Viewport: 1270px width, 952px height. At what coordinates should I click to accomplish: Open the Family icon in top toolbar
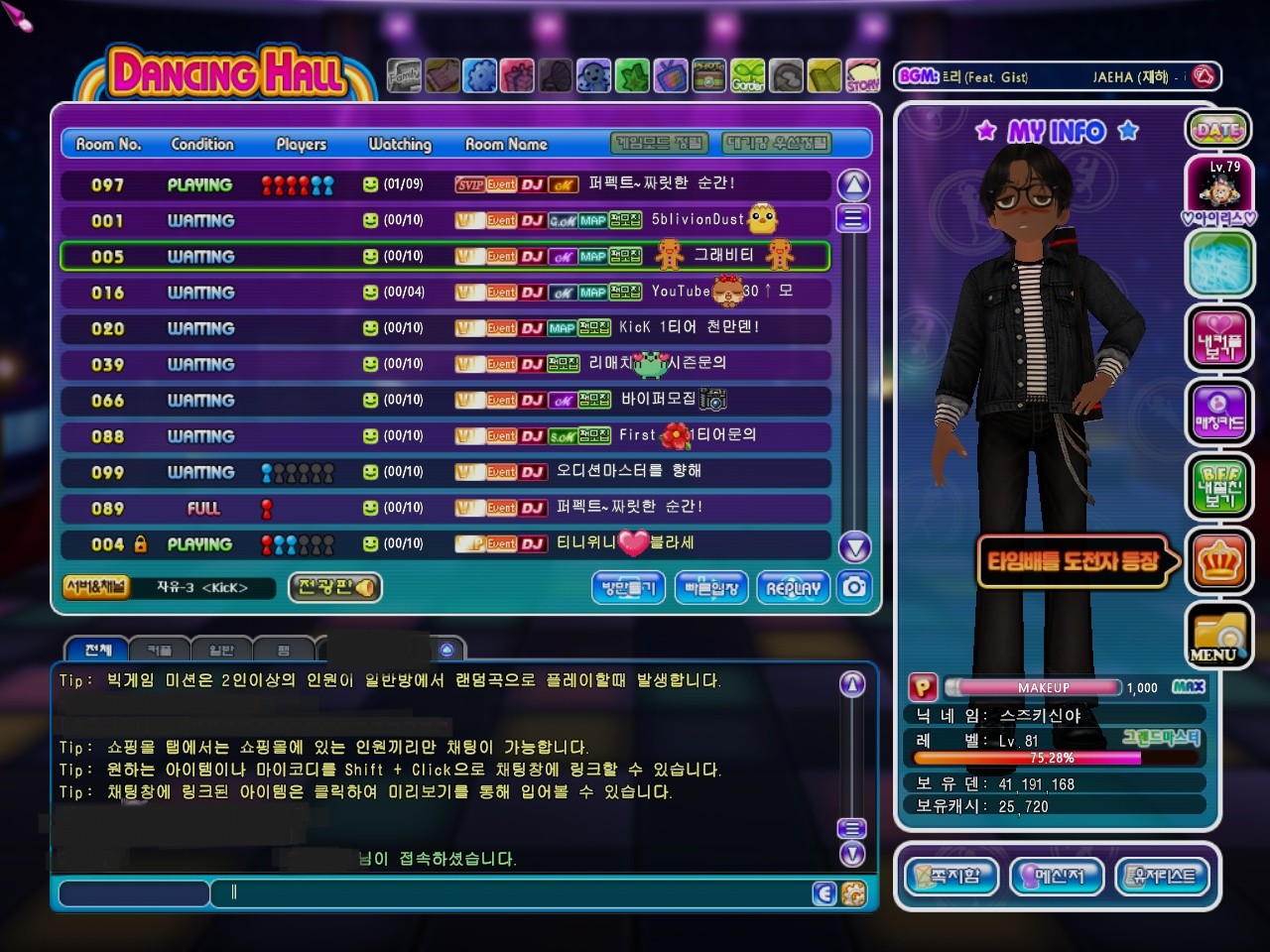click(404, 75)
